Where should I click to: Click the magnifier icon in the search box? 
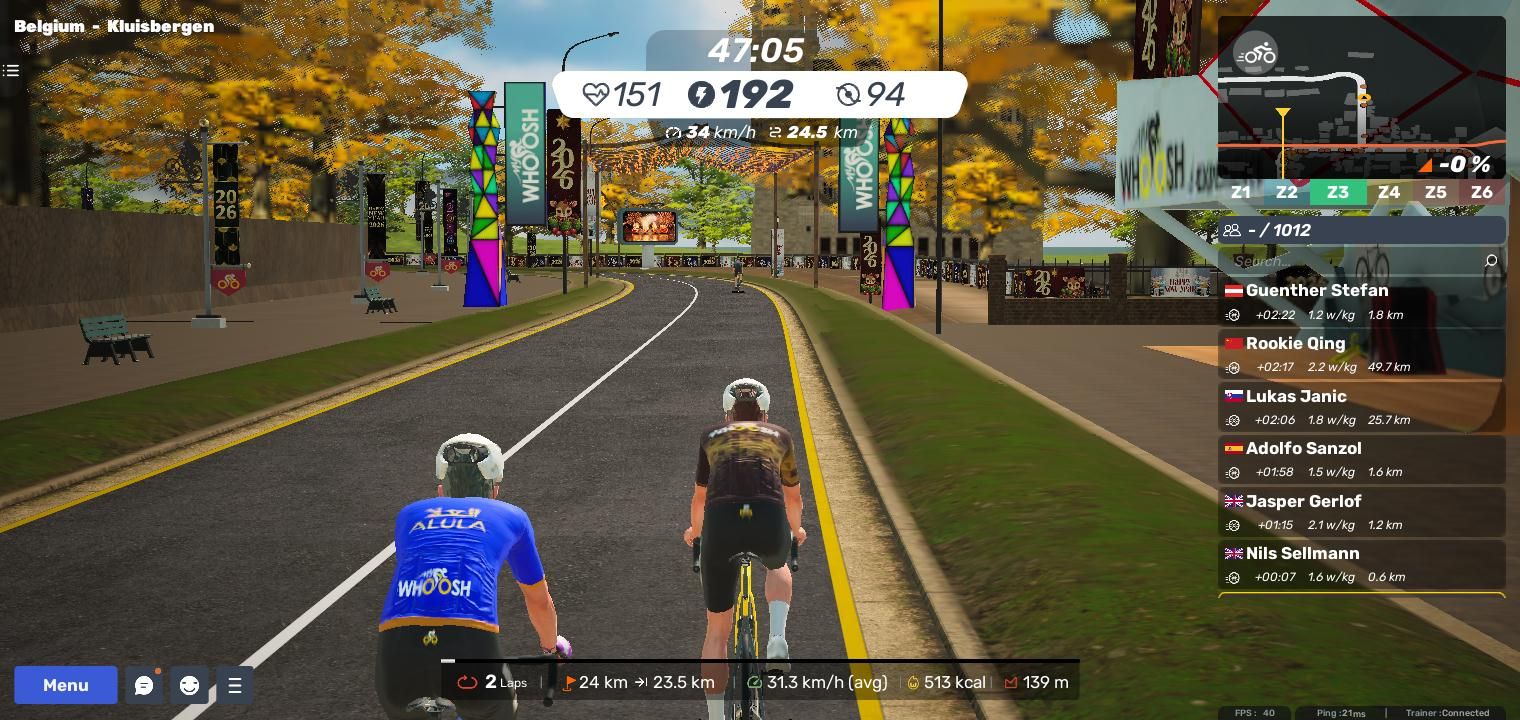(x=1491, y=261)
